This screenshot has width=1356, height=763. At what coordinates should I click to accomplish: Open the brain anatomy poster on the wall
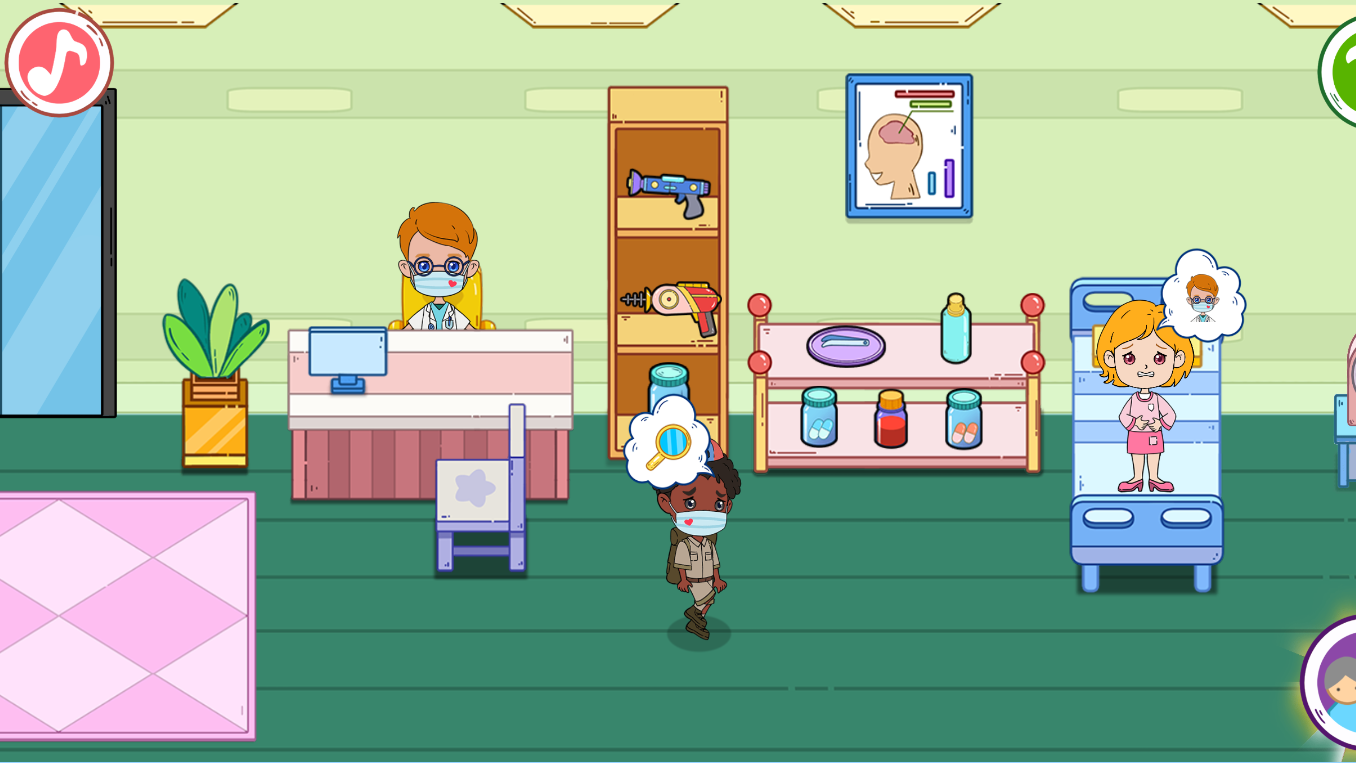(907, 145)
